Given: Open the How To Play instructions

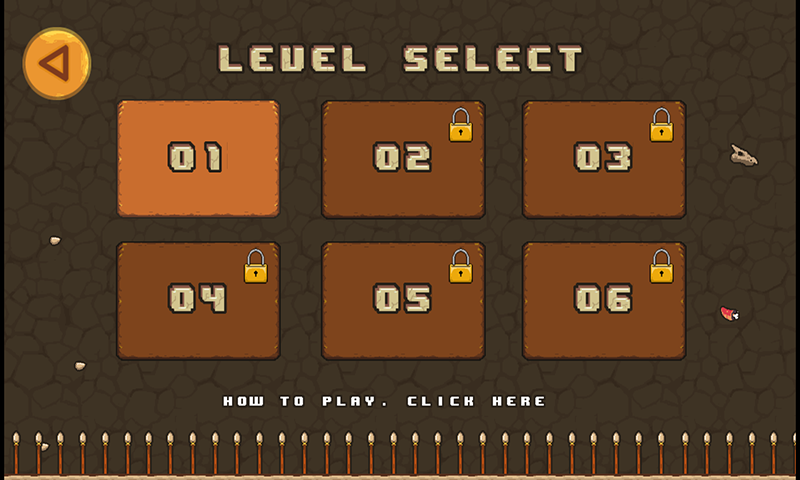Looking at the screenshot, I should pyautogui.click(x=385, y=401).
